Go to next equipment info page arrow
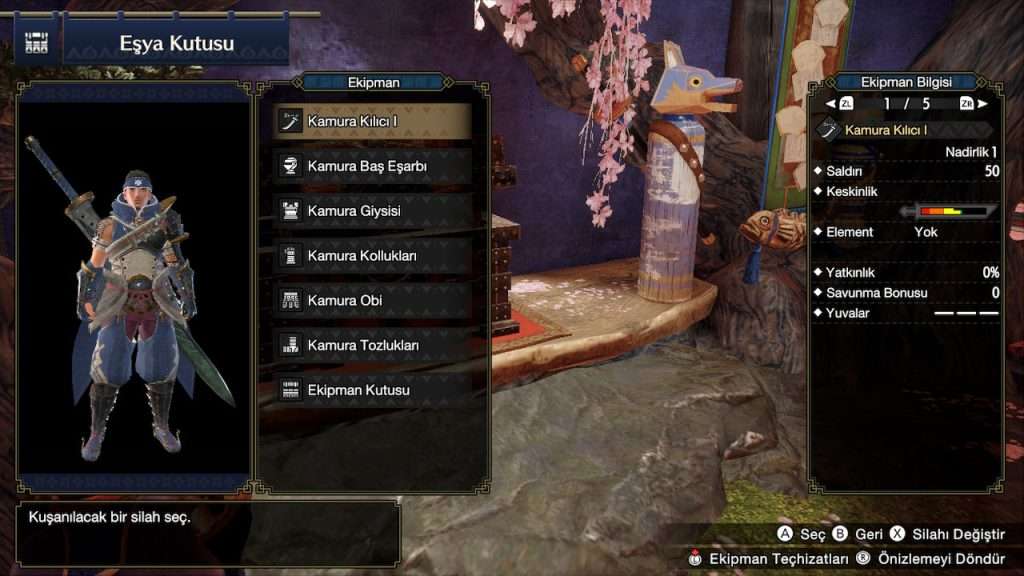Viewport: 1024px width, 576px height. [x=983, y=104]
